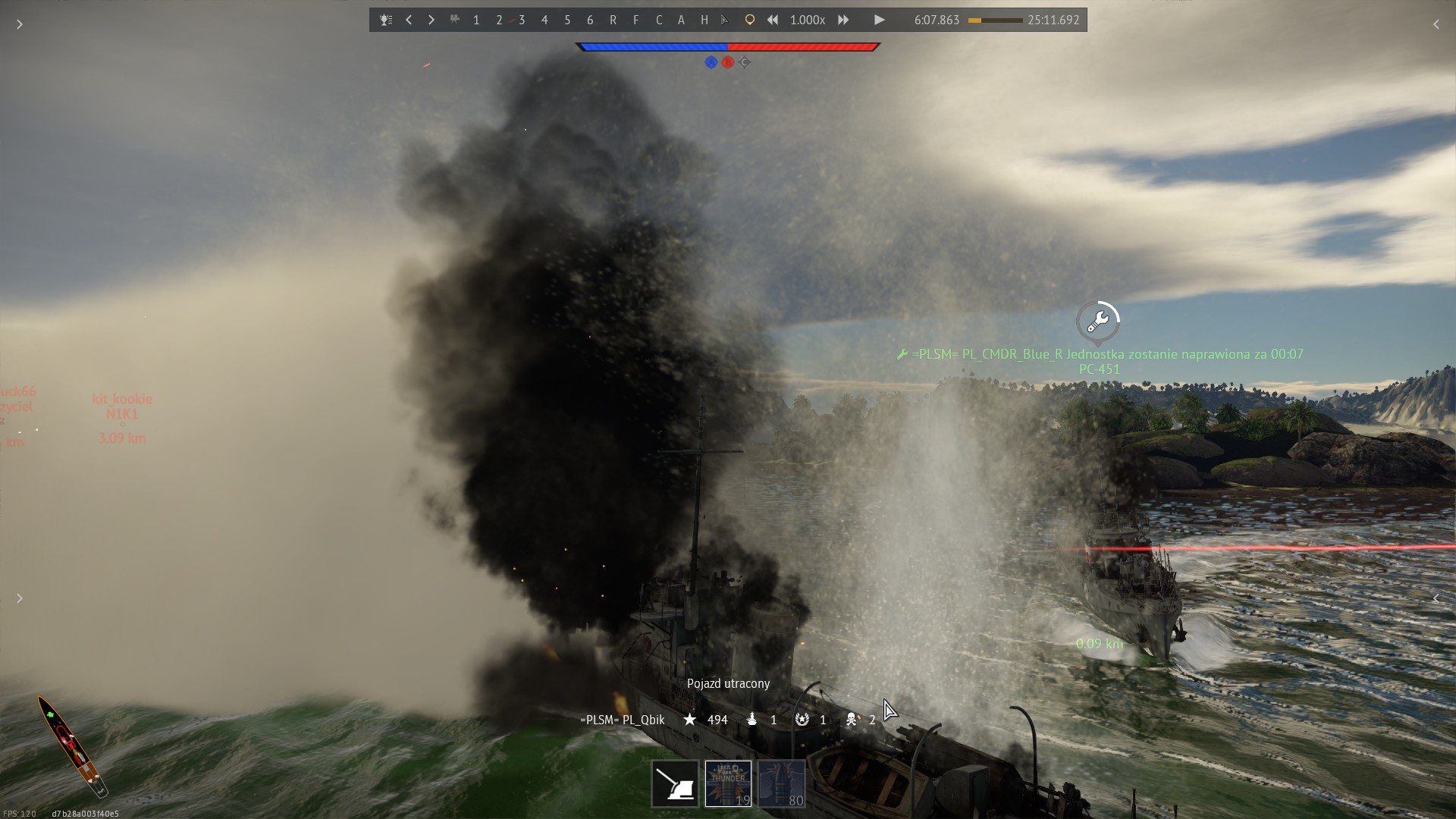The image size is (1456, 819).
Task: Select camera preset 4
Action: click(544, 20)
